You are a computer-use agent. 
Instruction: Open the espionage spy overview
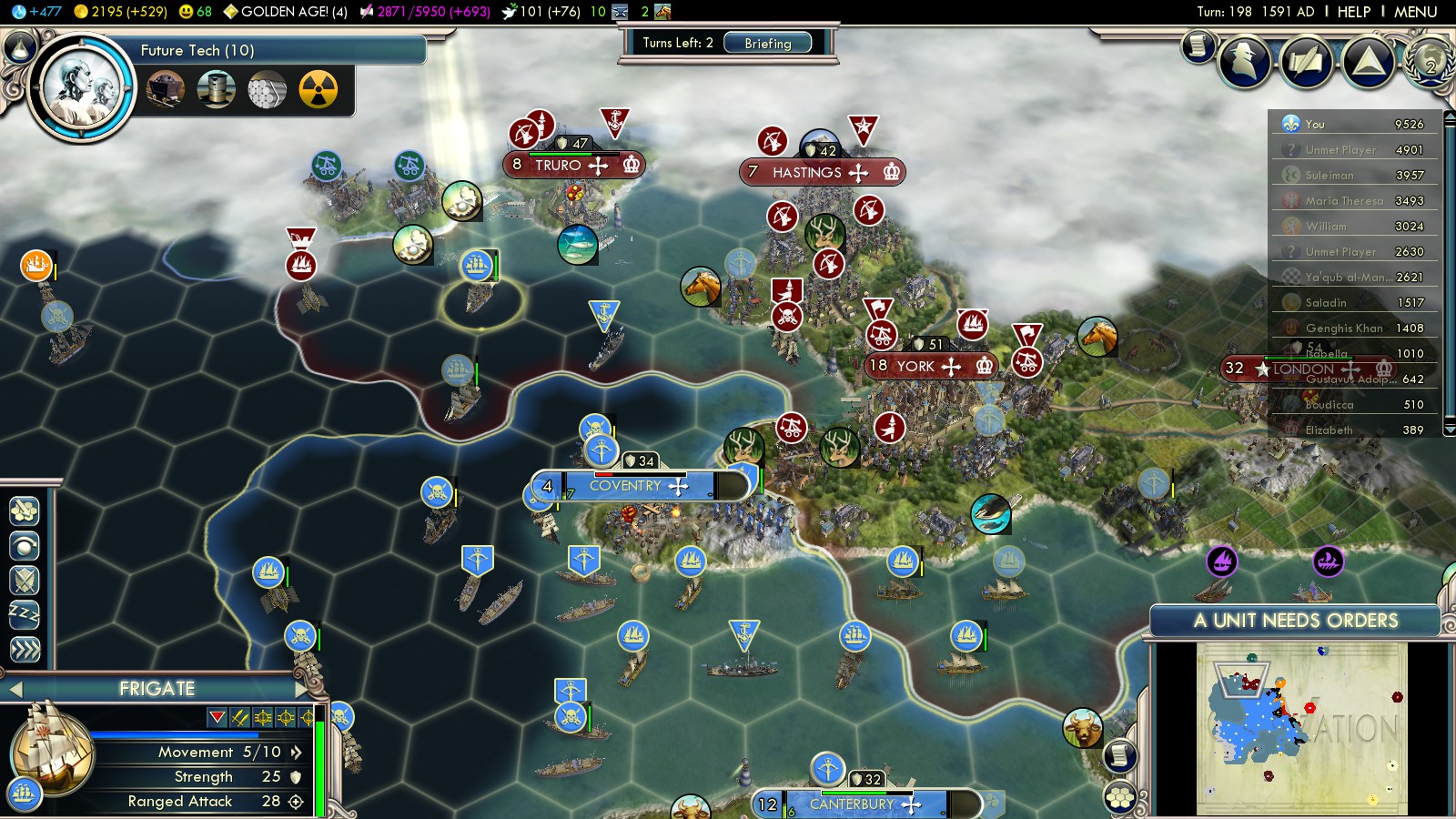[x=1244, y=62]
